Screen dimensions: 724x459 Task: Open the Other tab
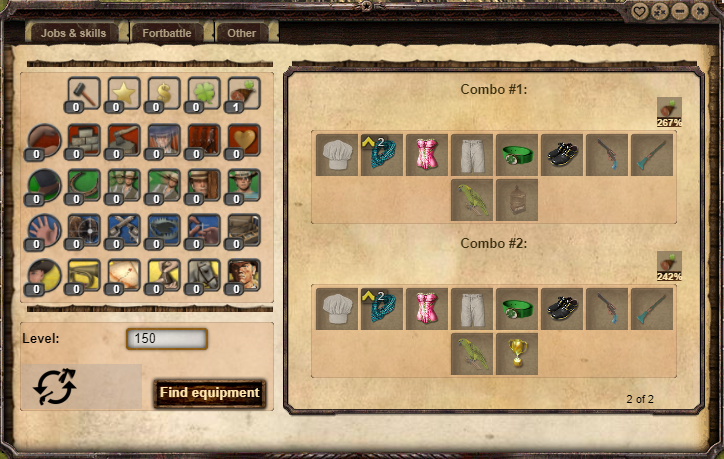pos(242,33)
